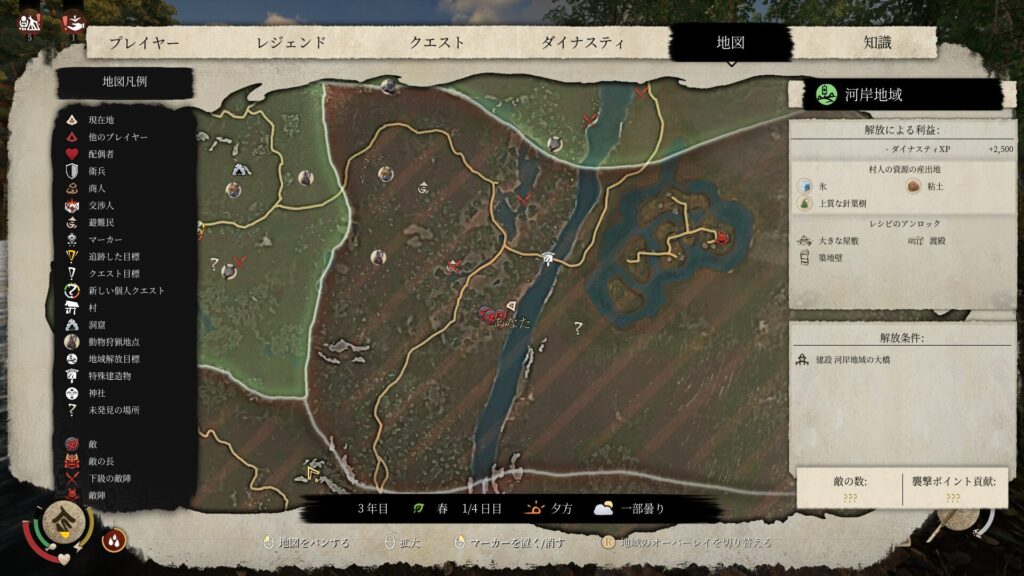Go to the ダイナスティ tab

pos(583,43)
